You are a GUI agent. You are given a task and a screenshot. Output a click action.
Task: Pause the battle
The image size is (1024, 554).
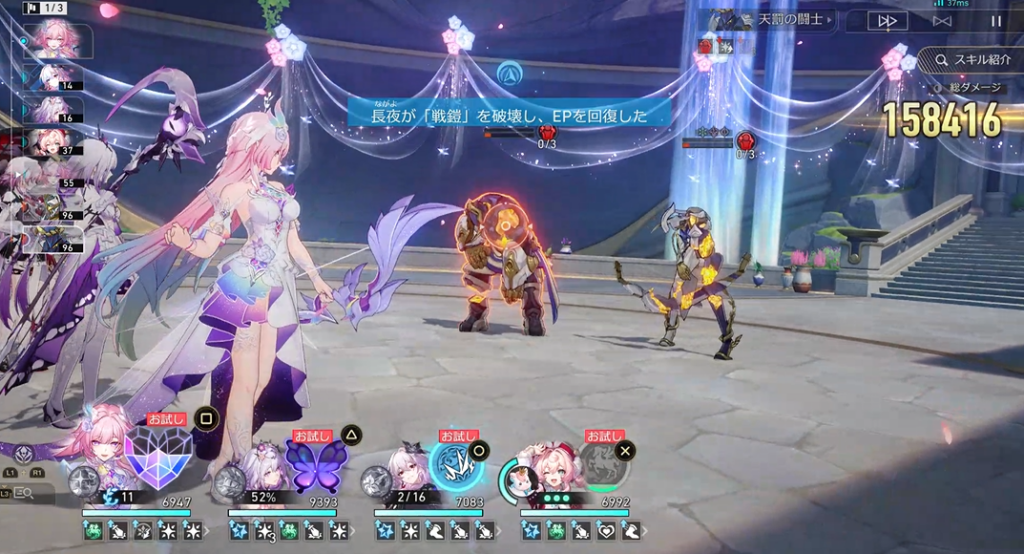(996, 20)
